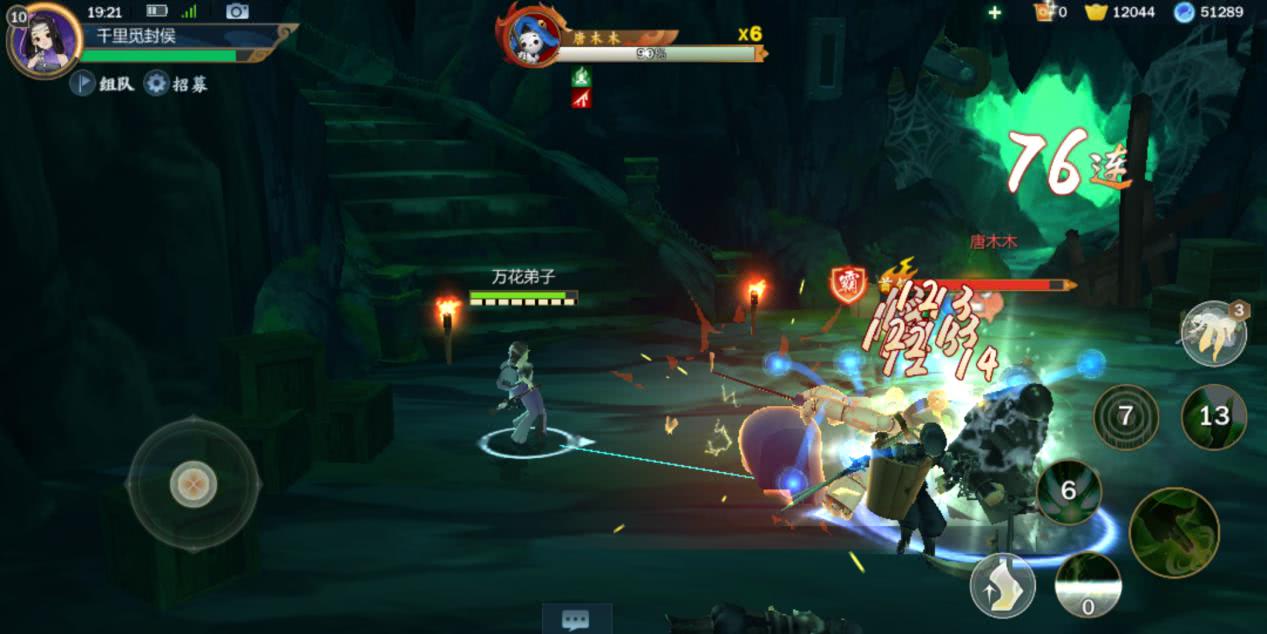Image resolution: width=1267 pixels, height=634 pixels.
Task: Activate the main green claw attack button
Action: click(x=1174, y=532)
